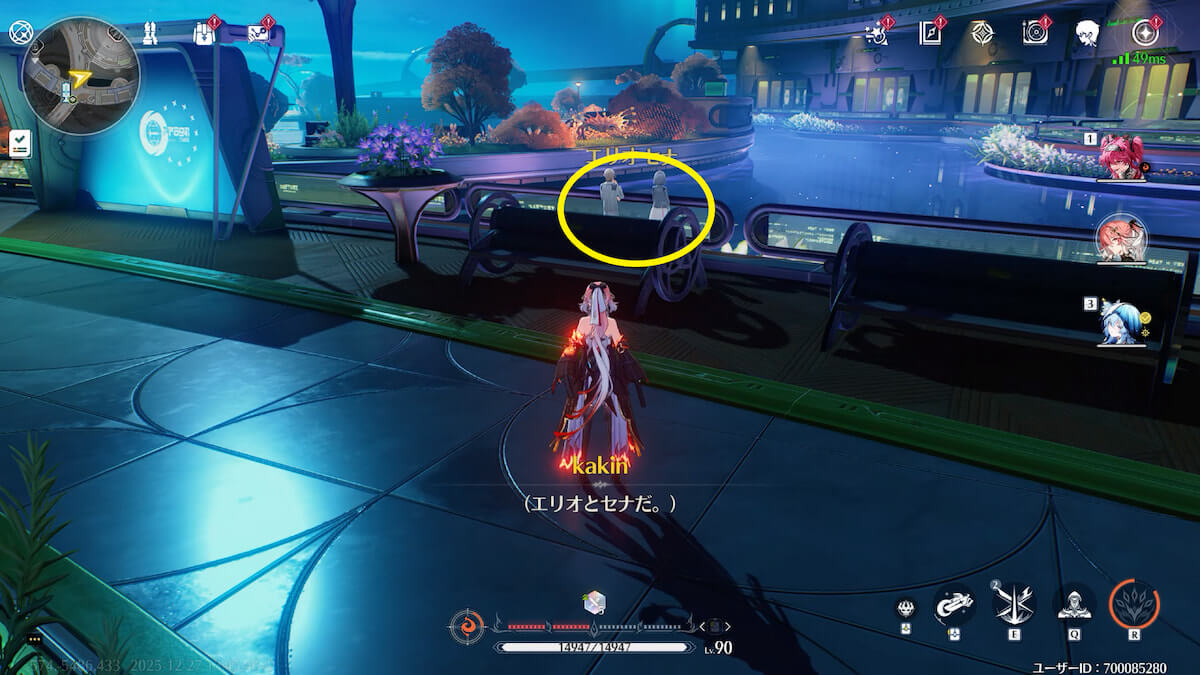Activate the crossed swords skill
The image size is (1200, 675).
coord(1012,603)
